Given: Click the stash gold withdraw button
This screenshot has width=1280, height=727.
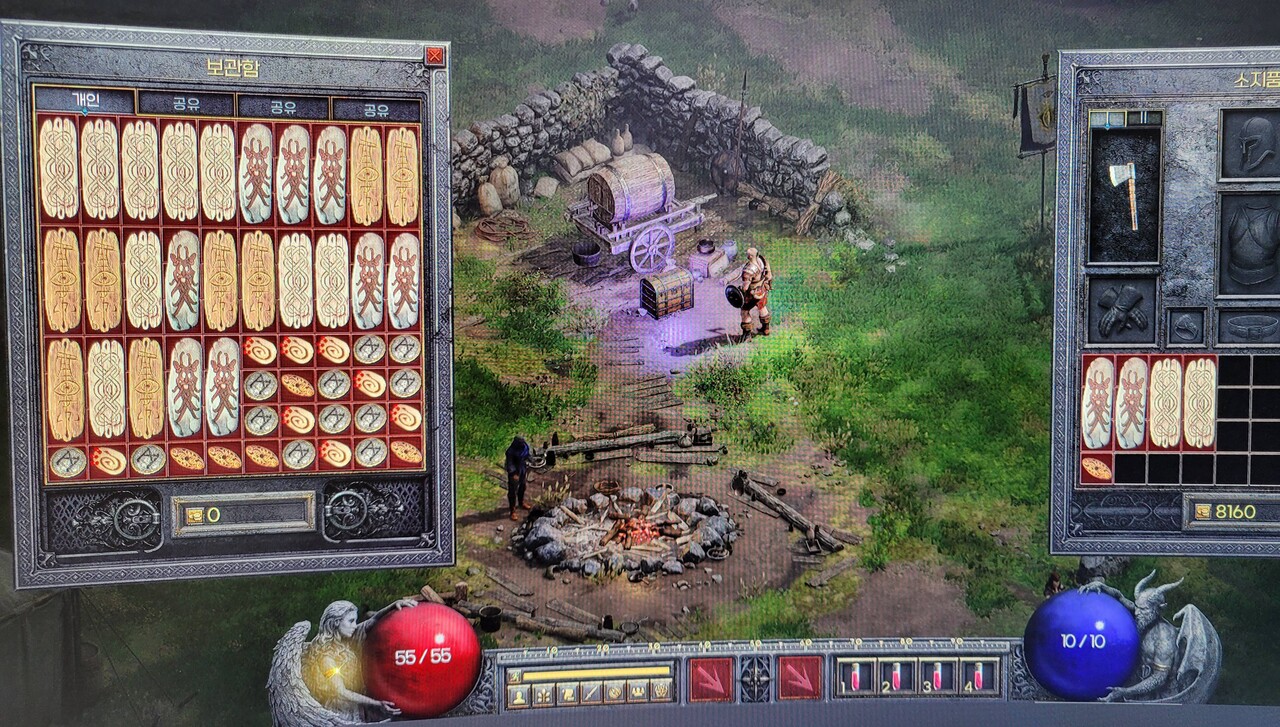Looking at the screenshot, I should pyautogui.click(x=193, y=514).
